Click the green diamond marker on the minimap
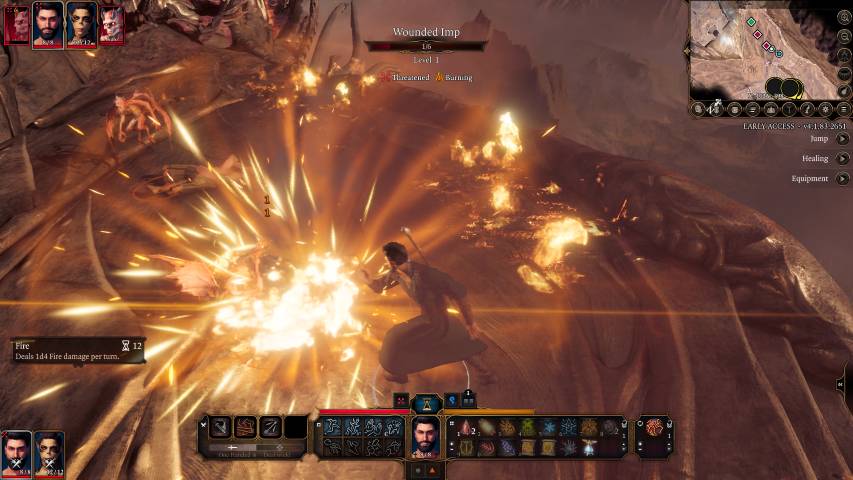Viewport: 853px width, 480px height. 751,21
